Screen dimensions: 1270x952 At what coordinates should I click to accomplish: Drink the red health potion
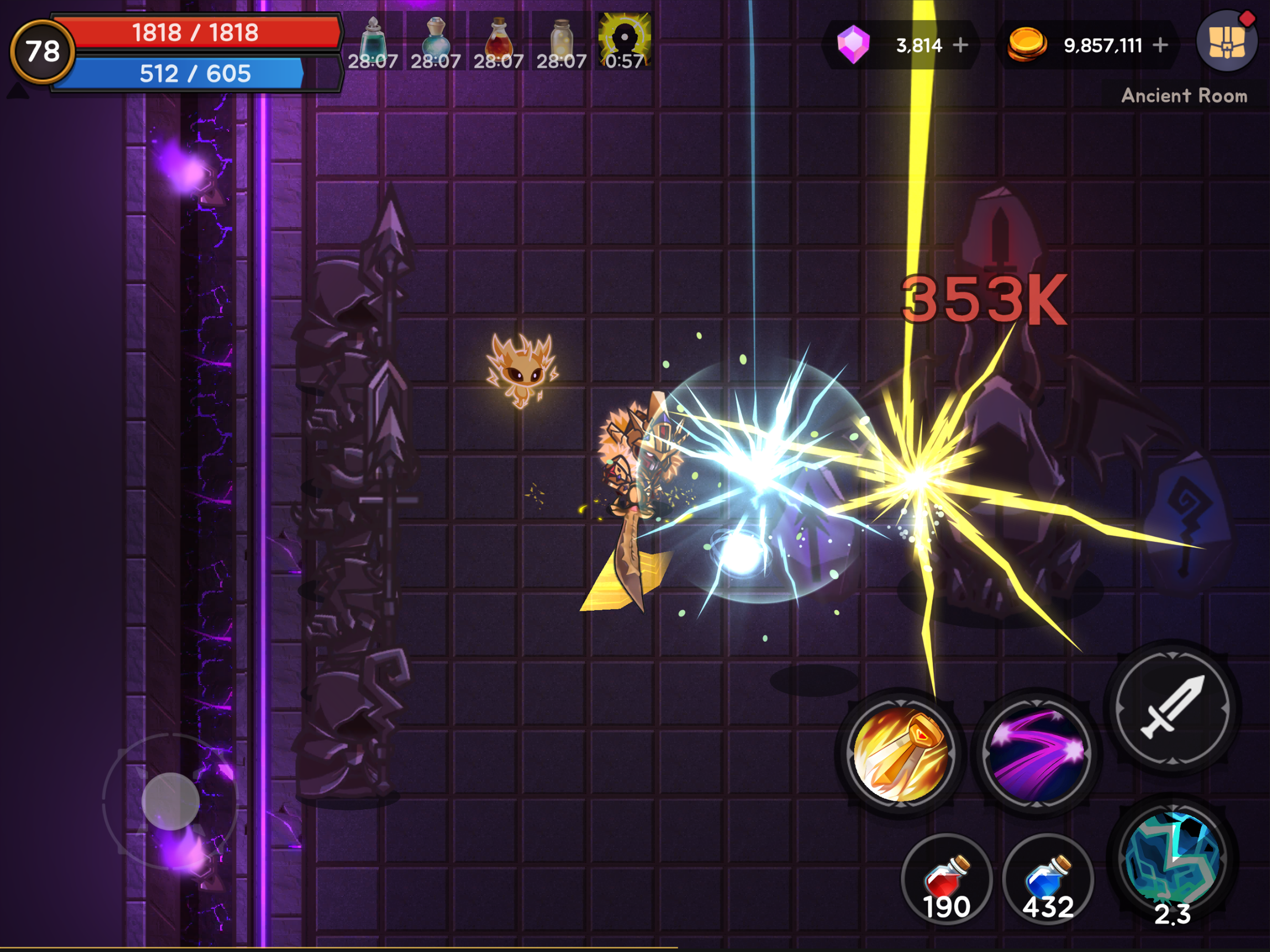948,877
